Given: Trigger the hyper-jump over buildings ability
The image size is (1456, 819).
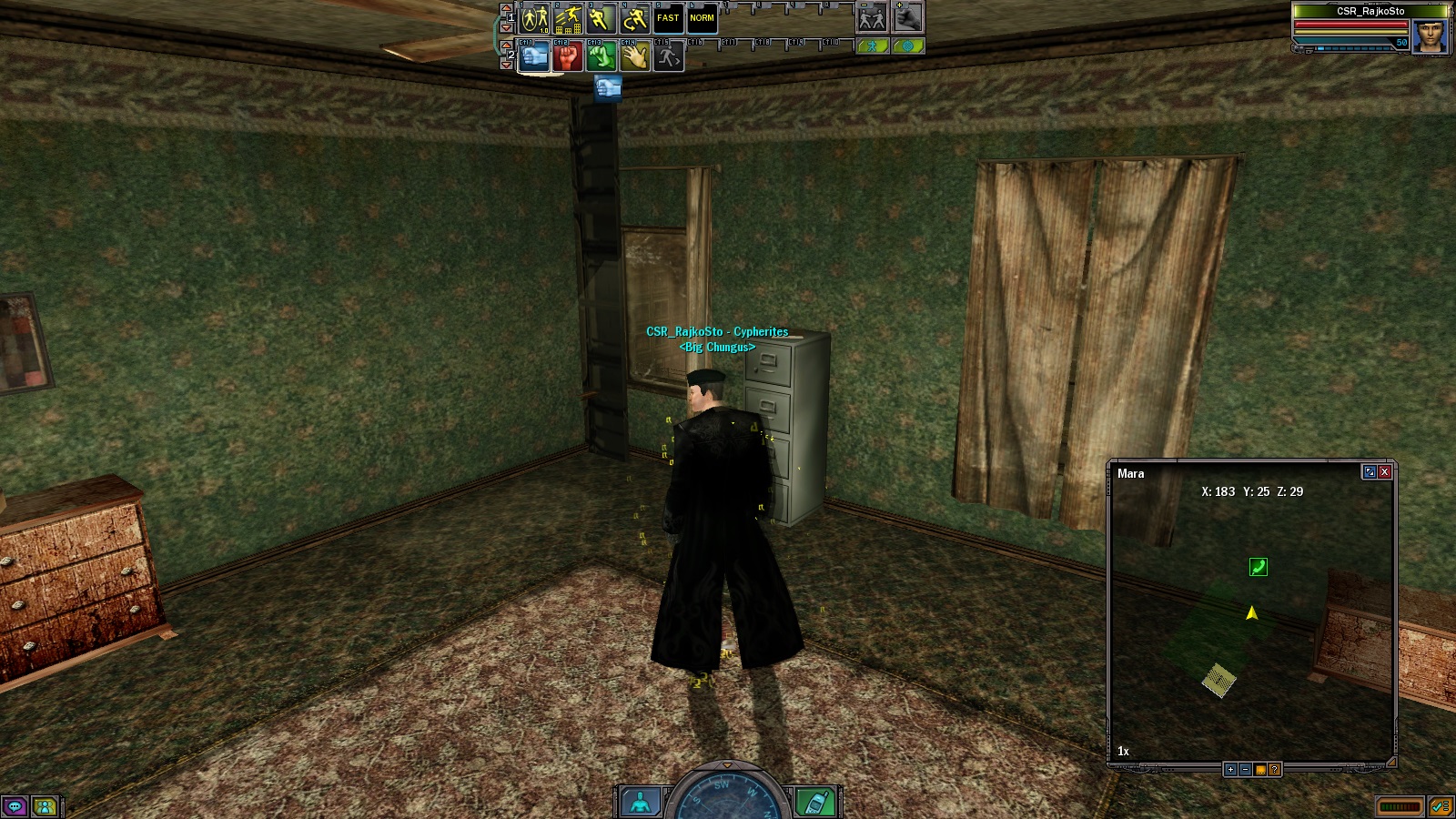Looking at the screenshot, I should [x=568, y=18].
